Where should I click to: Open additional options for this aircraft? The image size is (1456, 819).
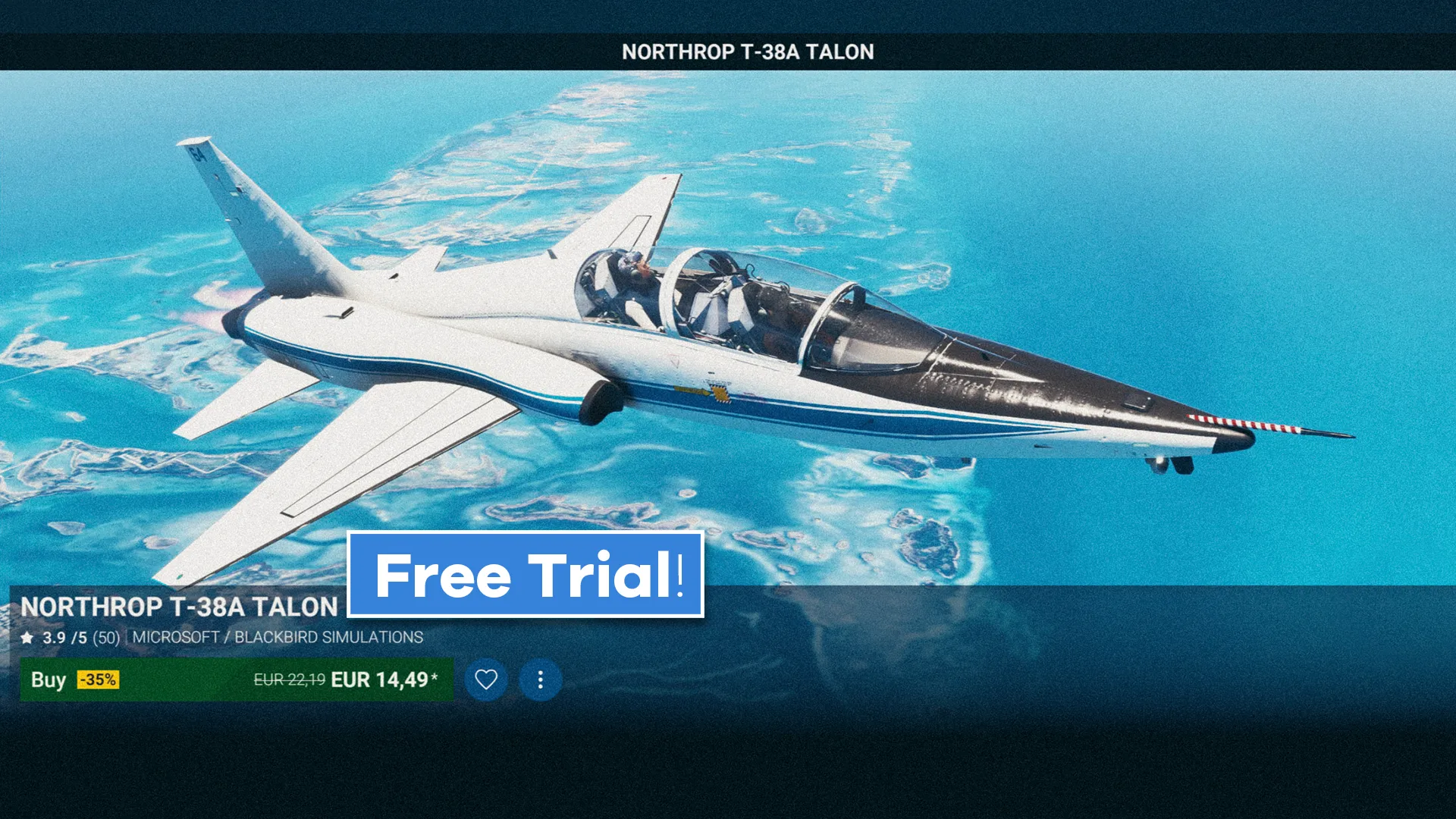[x=539, y=679]
